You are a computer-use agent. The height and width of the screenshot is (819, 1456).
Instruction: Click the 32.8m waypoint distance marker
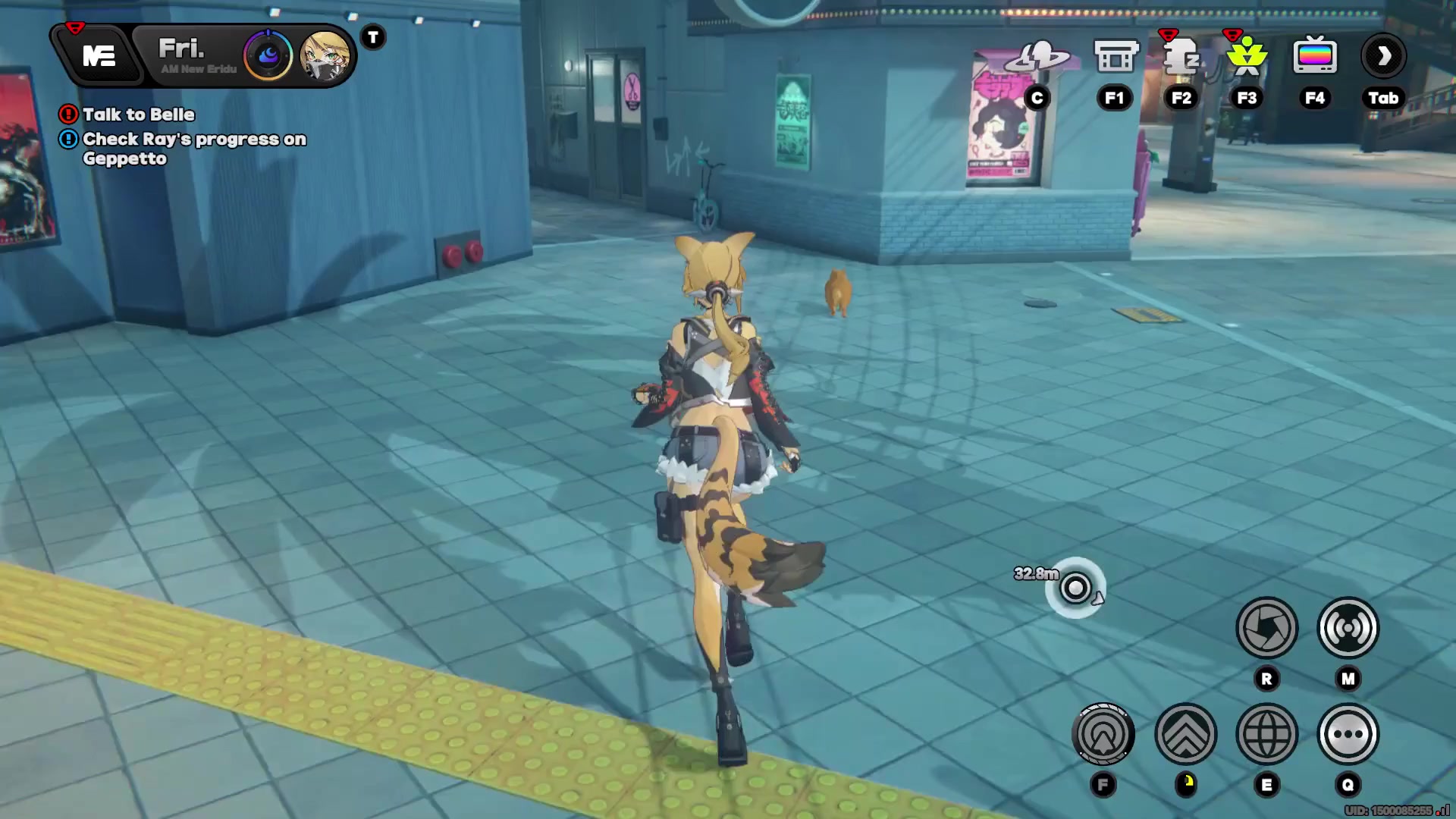[1075, 588]
